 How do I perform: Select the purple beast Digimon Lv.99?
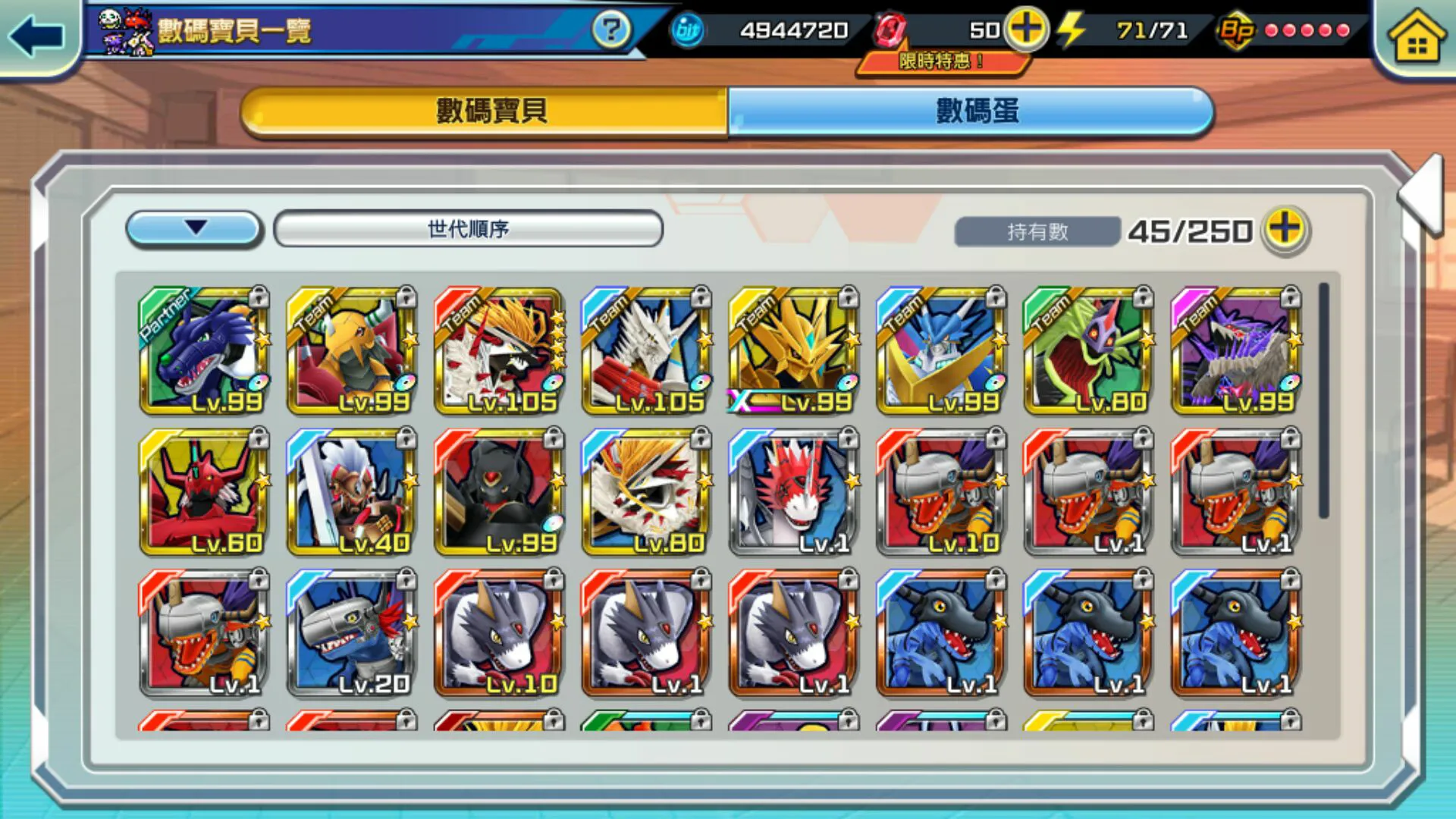coord(1235,351)
